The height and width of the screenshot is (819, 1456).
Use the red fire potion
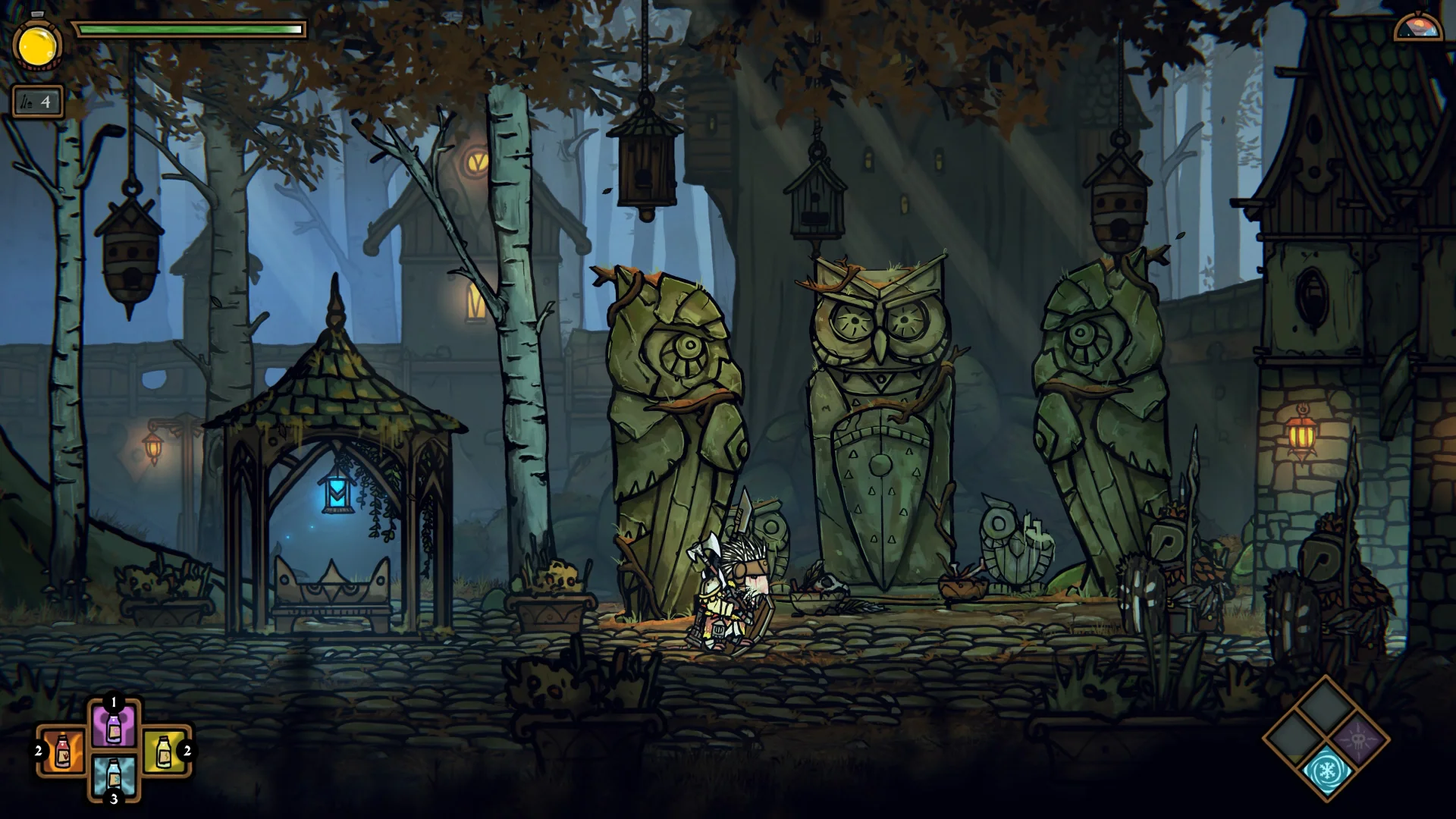coord(63,751)
